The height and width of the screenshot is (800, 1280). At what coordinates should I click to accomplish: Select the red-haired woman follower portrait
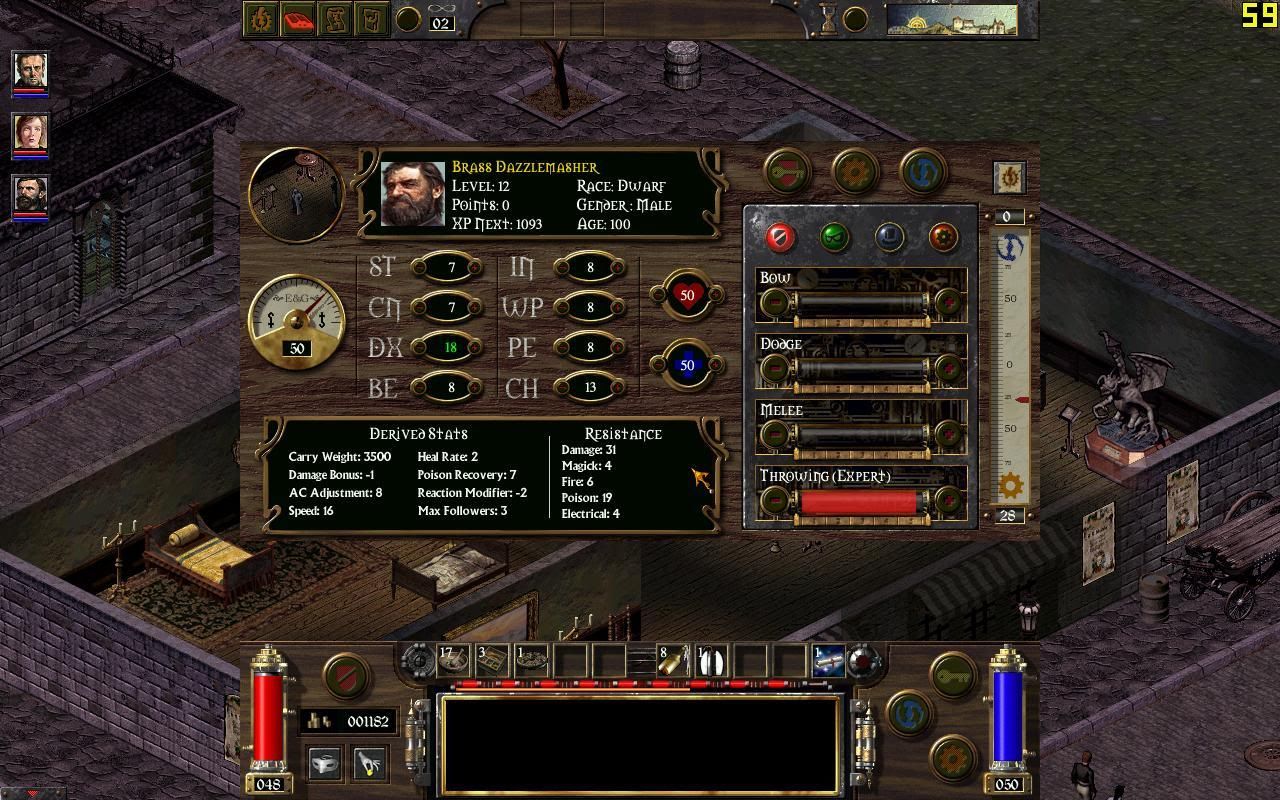click(30, 133)
